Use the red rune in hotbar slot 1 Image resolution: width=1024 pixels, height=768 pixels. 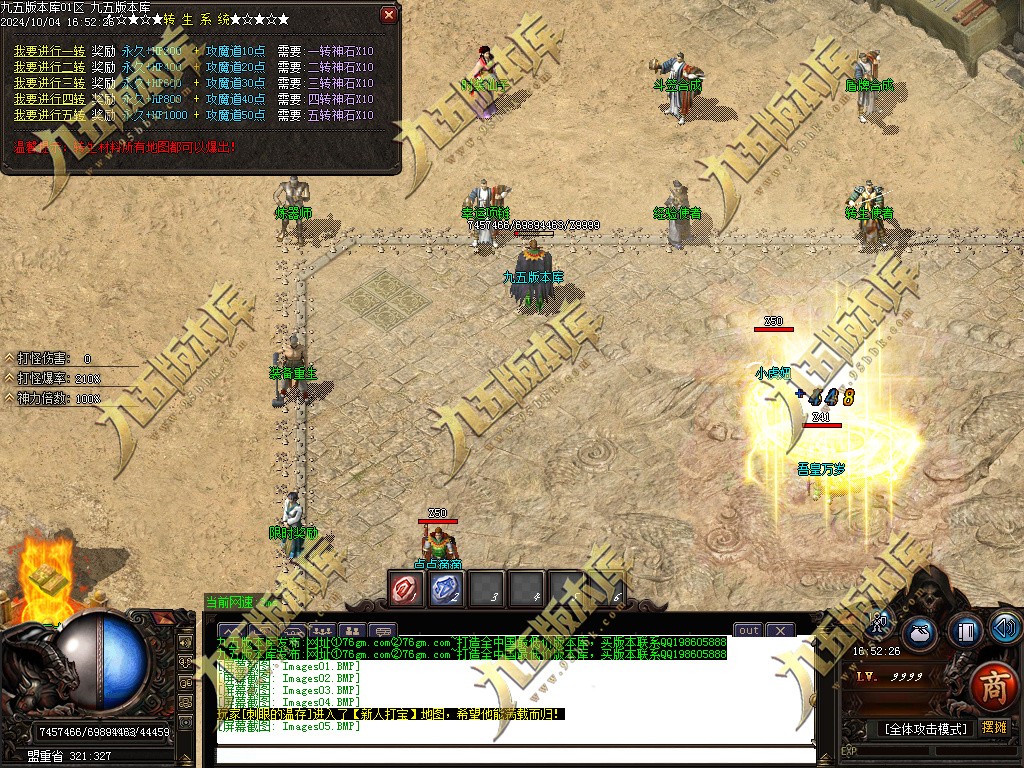[407, 589]
